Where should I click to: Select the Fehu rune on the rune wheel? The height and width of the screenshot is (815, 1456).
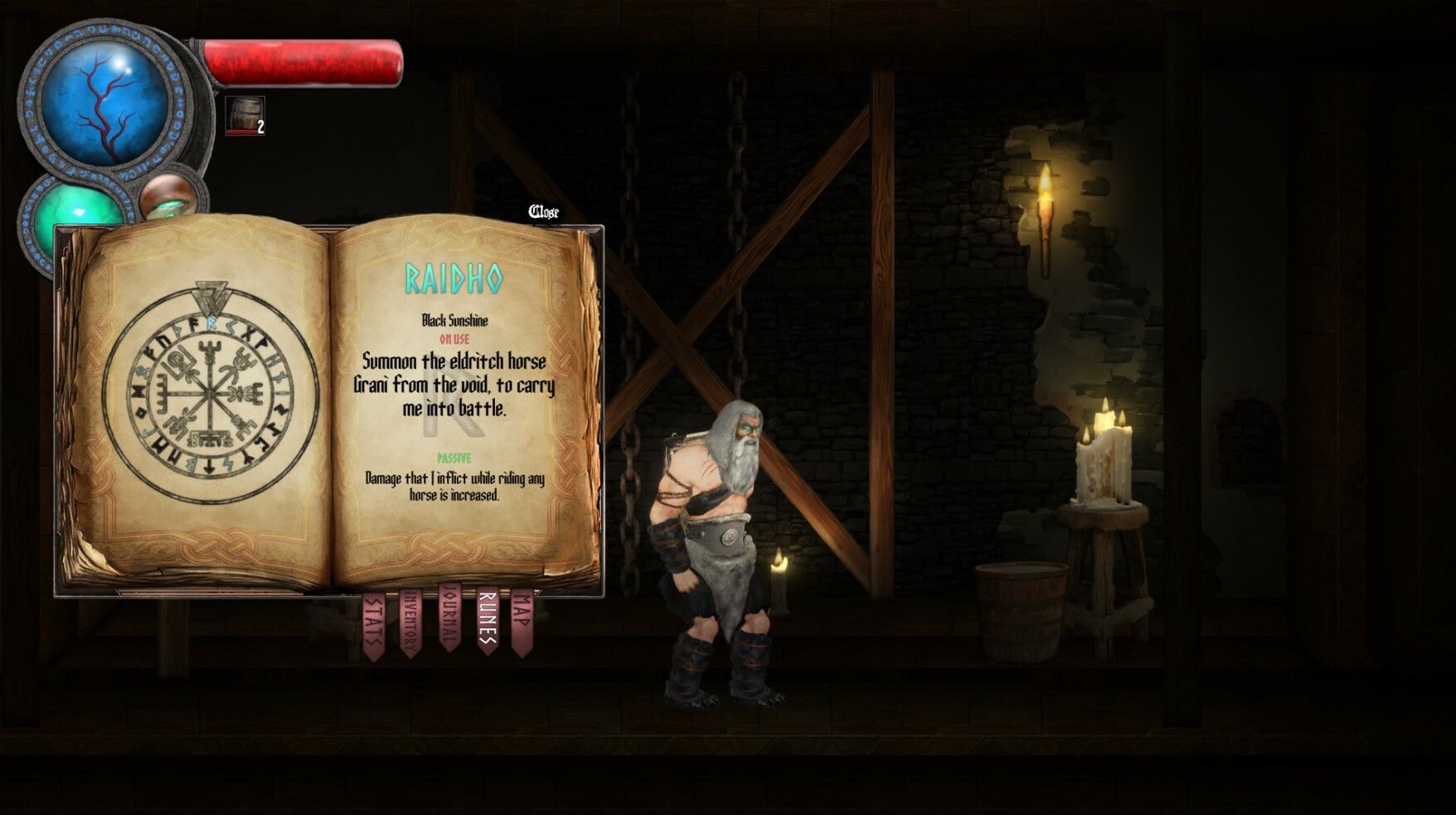[x=193, y=324]
